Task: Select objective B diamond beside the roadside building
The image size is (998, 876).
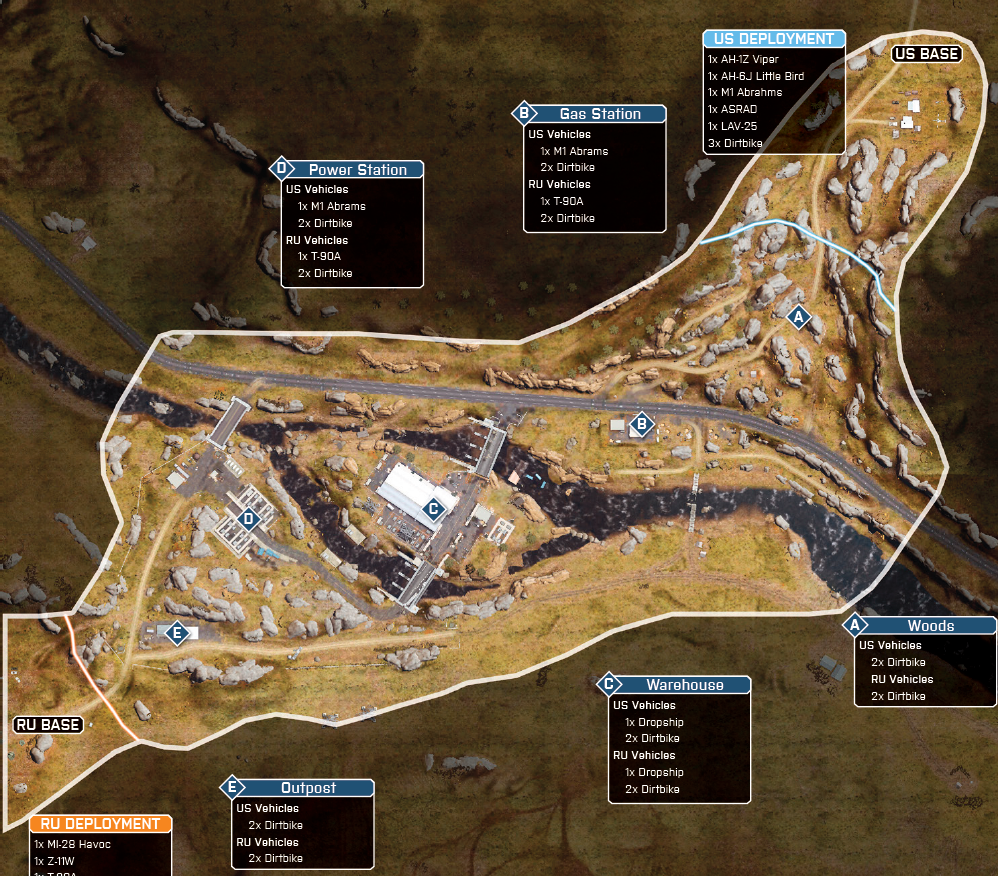Action: click(x=642, y=426)
